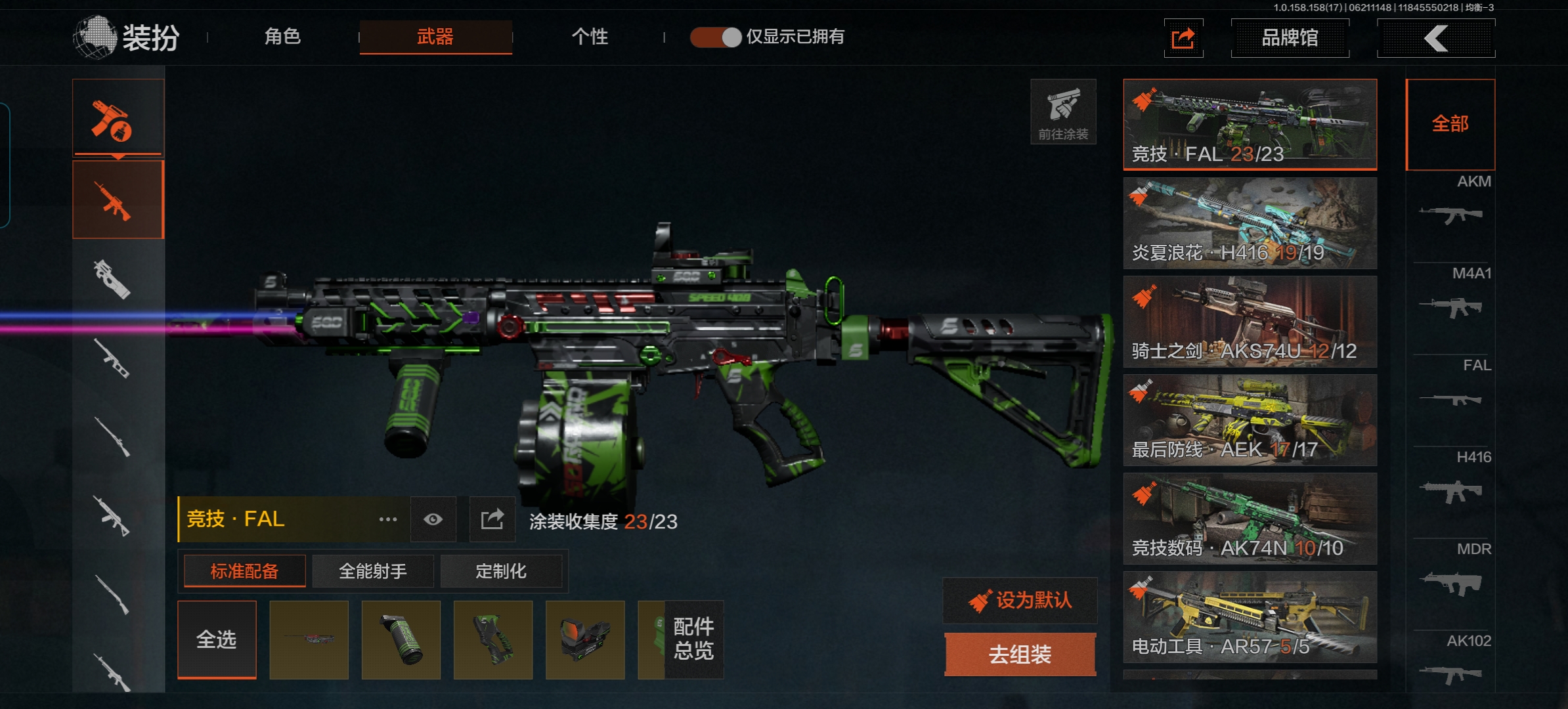Image resolution: width=1568 pixels, height=709 pixels.
Task: Choose 电动工具 · AR57 skin
Action: (x=1250, y=617)
